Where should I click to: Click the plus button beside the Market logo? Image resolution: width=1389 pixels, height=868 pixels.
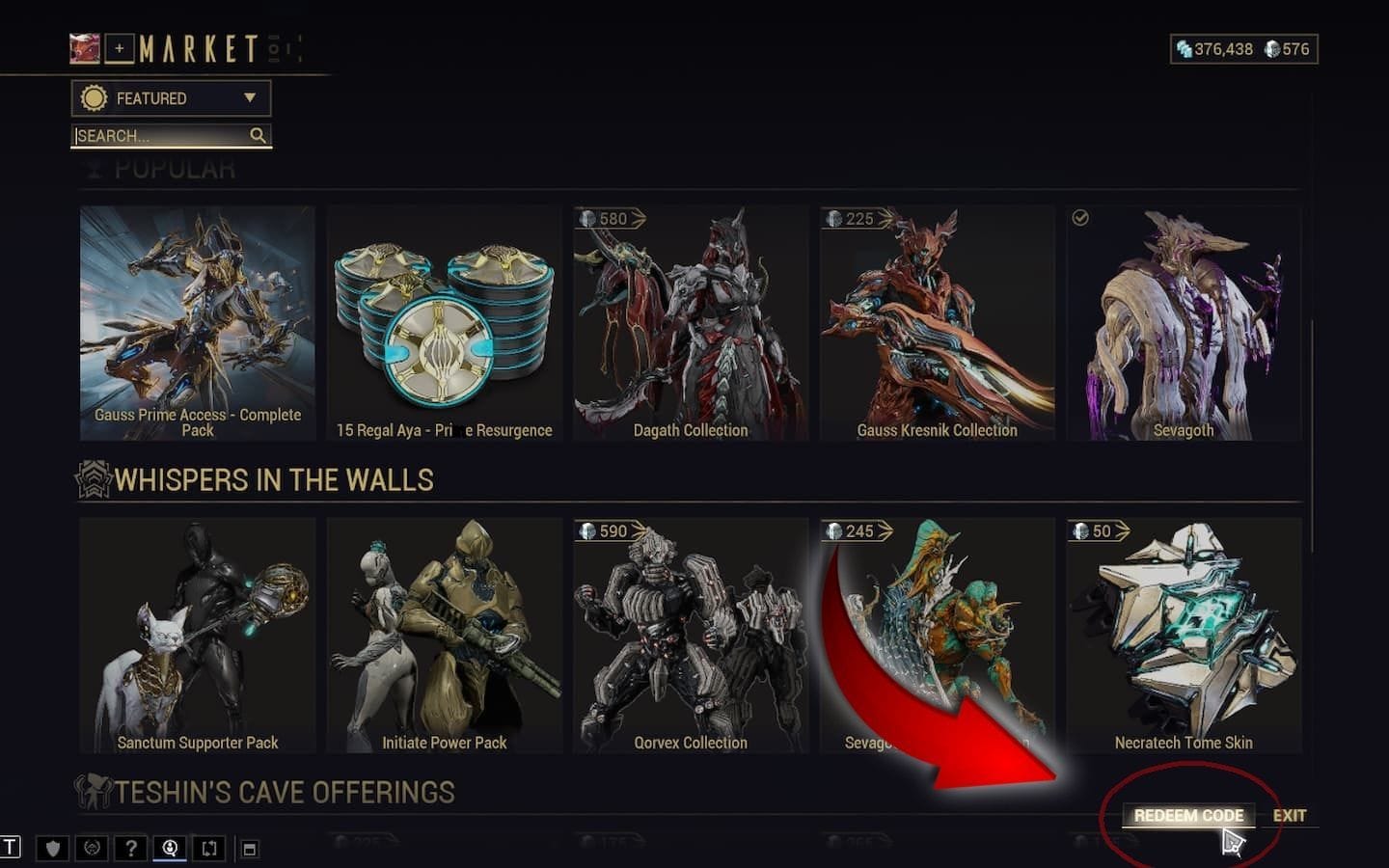118,48
